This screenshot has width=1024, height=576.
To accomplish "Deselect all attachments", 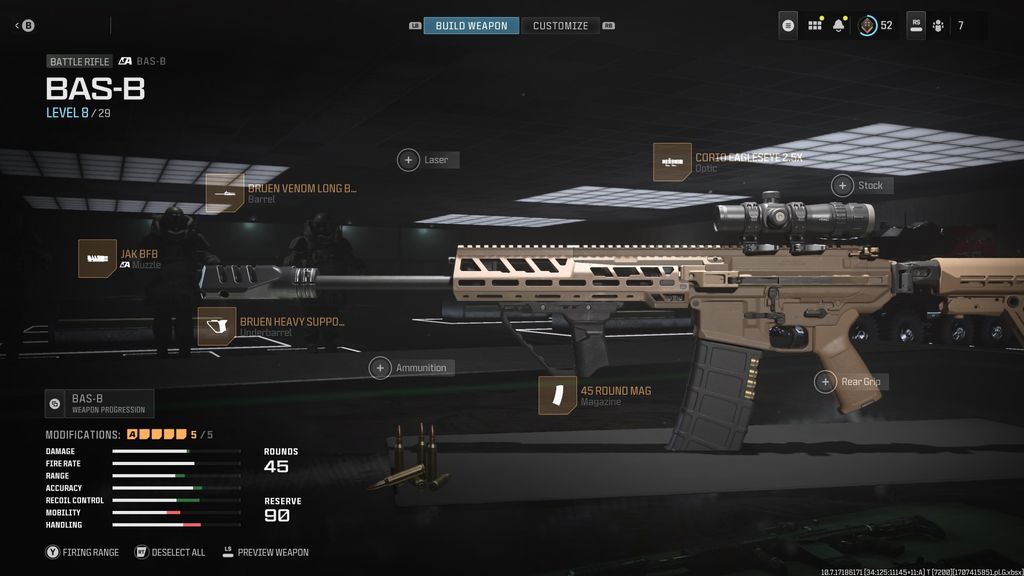I will [170, 552].
